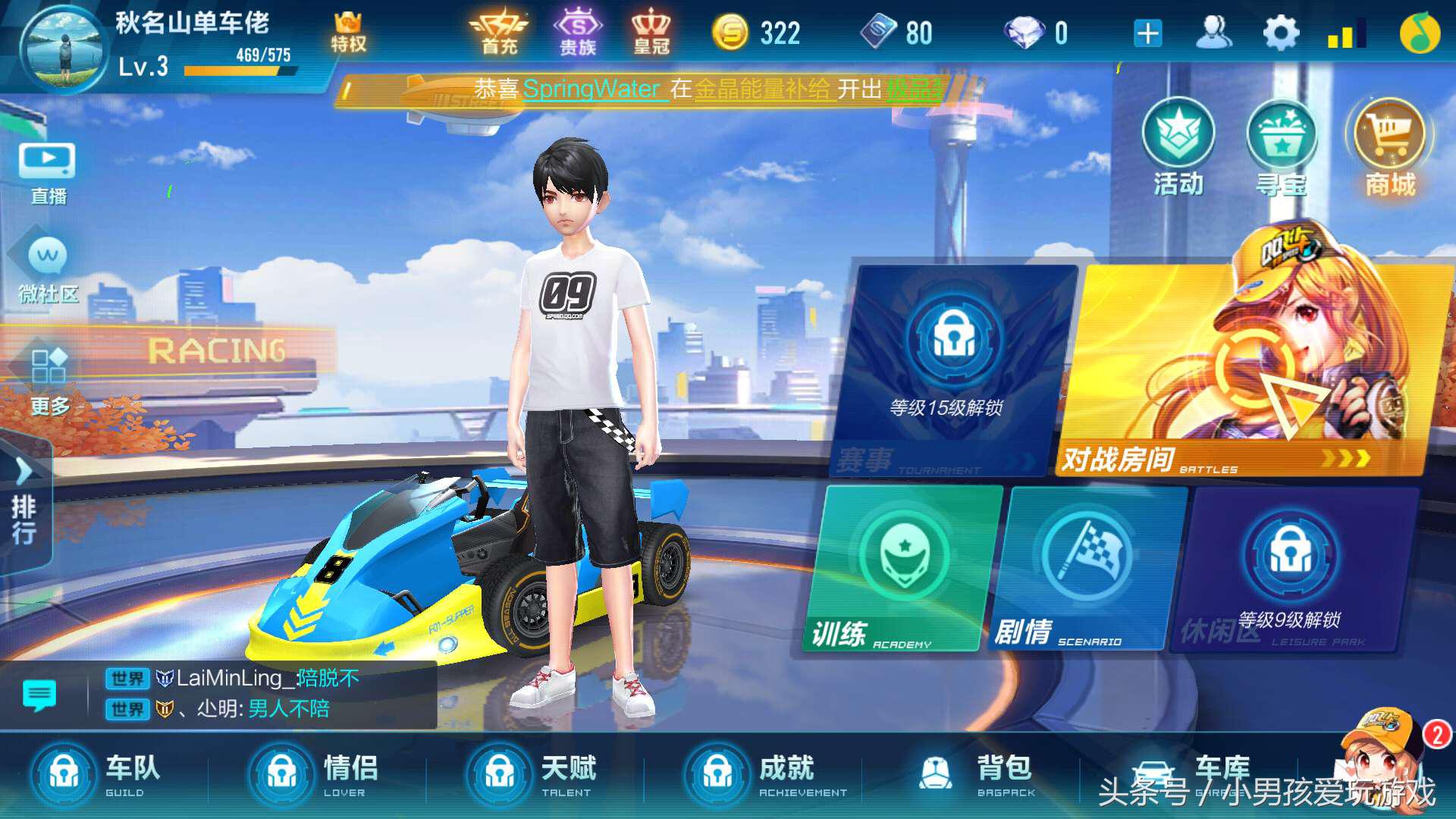Screen dimensions: 1456x819
Task: Switch to the 背包 bagpack tab
Action: click(x=971, y=773)
